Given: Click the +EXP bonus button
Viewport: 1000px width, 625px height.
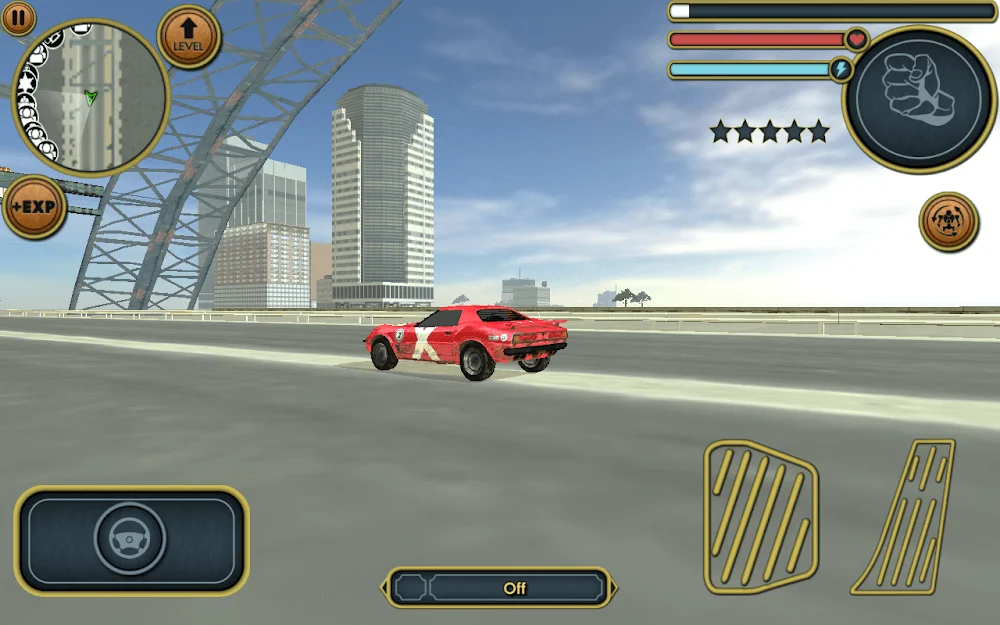Looking at the screenshot, I should click(33, 208).
